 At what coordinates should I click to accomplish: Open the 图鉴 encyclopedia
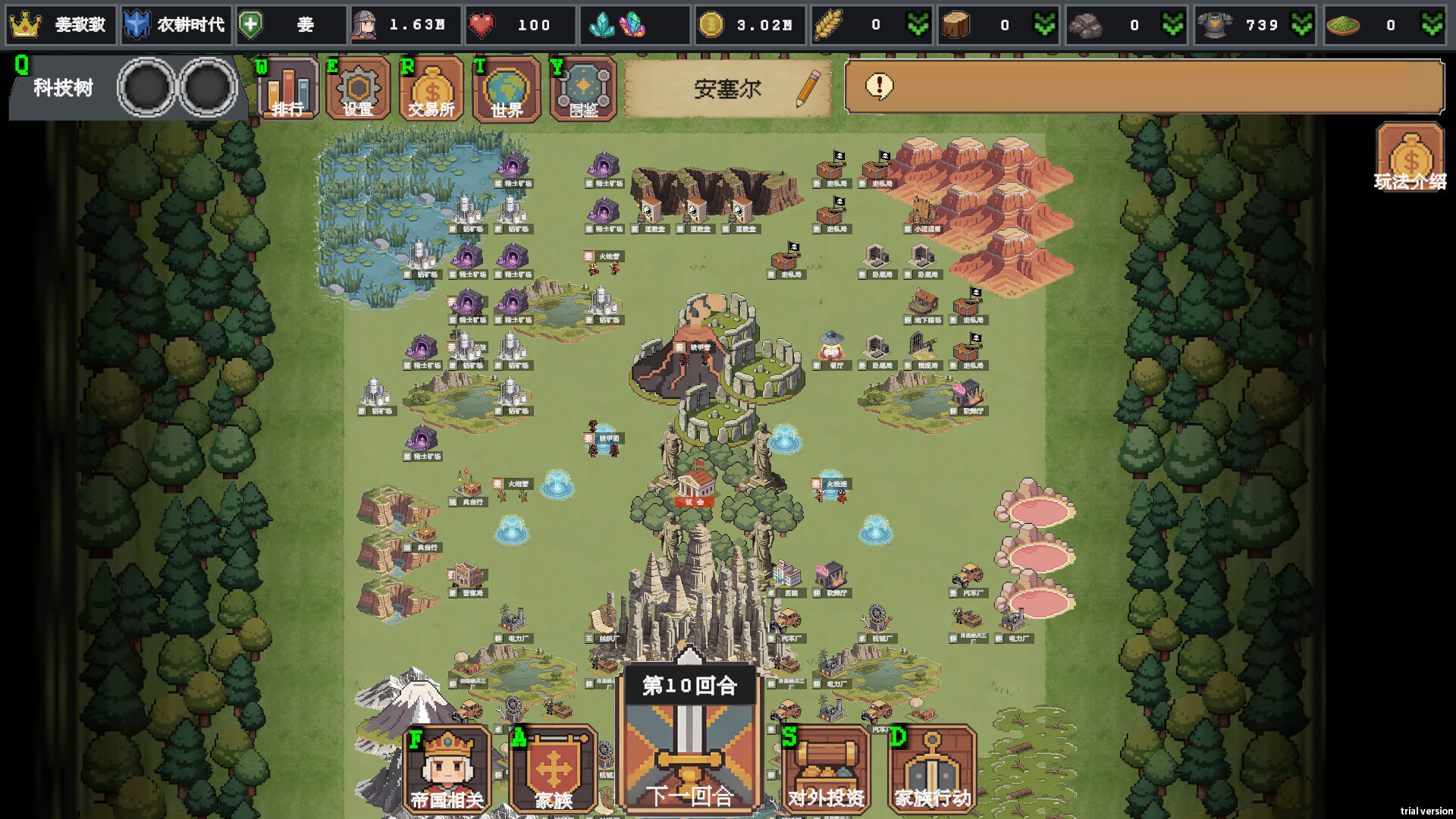pyautogui.click(x=583, y=89)
